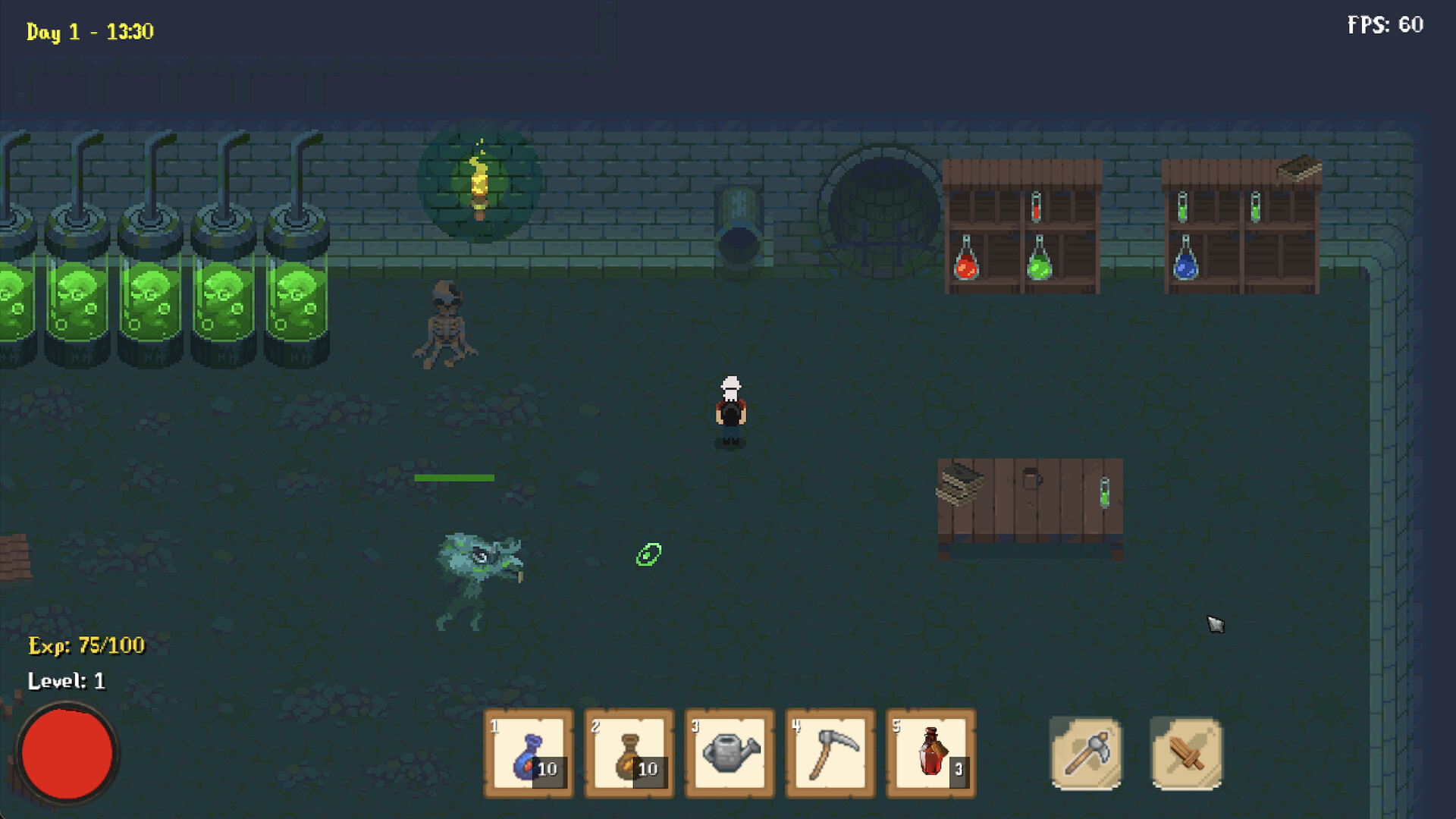This screenshot has width=1456, height=819.
Task: Select the watering can in slot 3
Action: (x=730, y=755)
